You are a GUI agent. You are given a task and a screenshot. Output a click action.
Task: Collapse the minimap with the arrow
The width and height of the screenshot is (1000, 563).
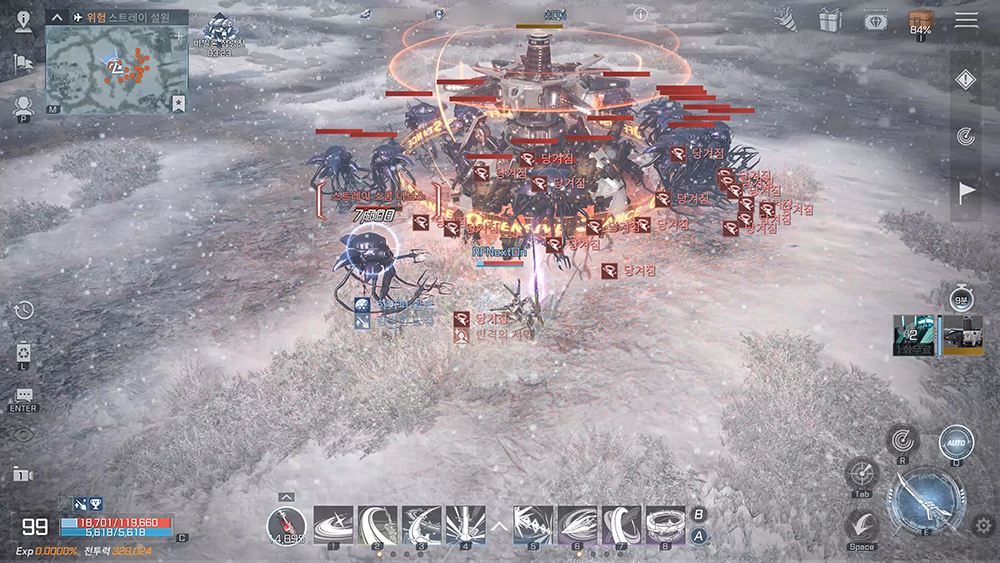click(57, 18)
